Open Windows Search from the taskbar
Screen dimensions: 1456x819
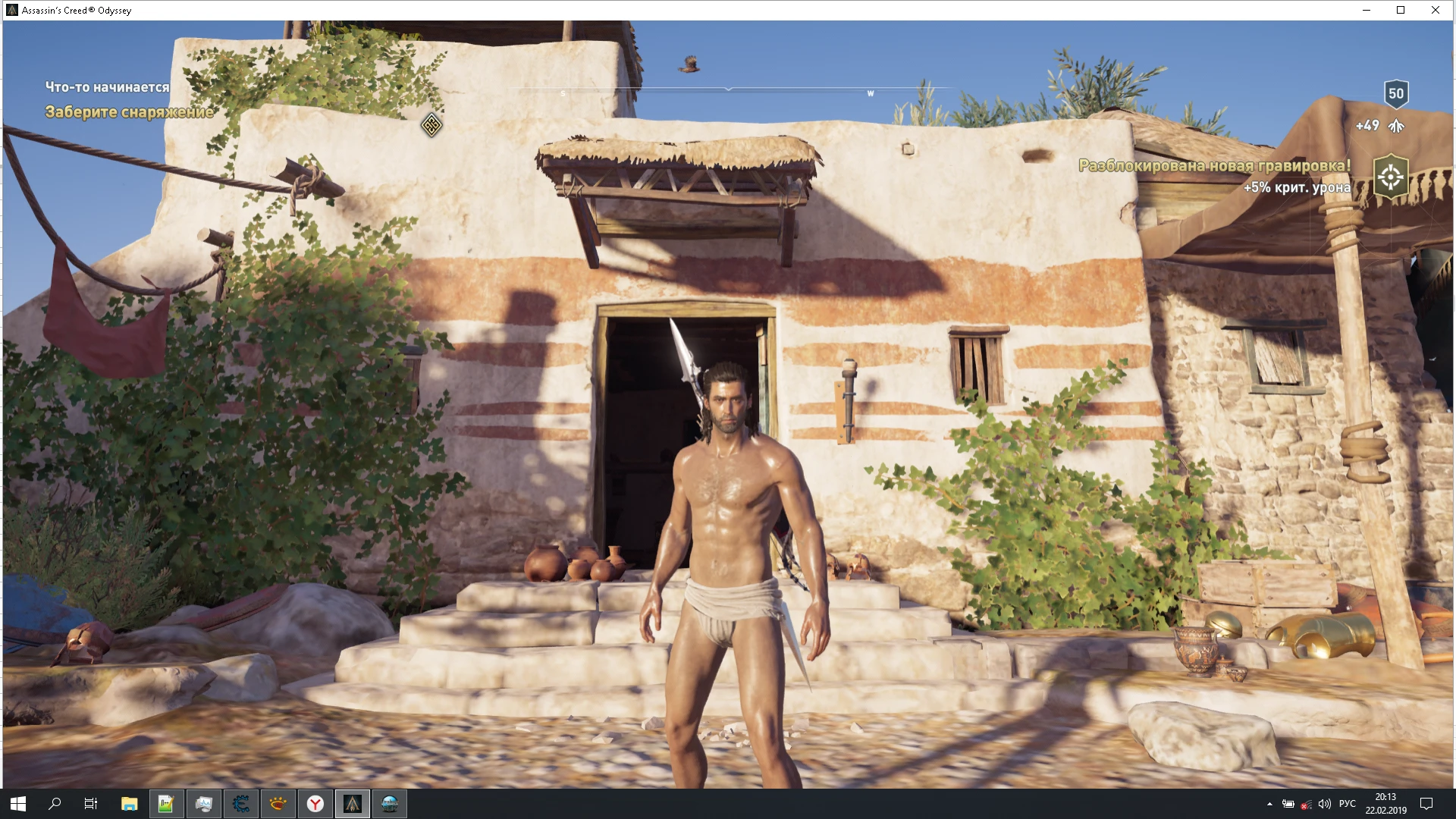pyautogui.click(x=54, y=805)
